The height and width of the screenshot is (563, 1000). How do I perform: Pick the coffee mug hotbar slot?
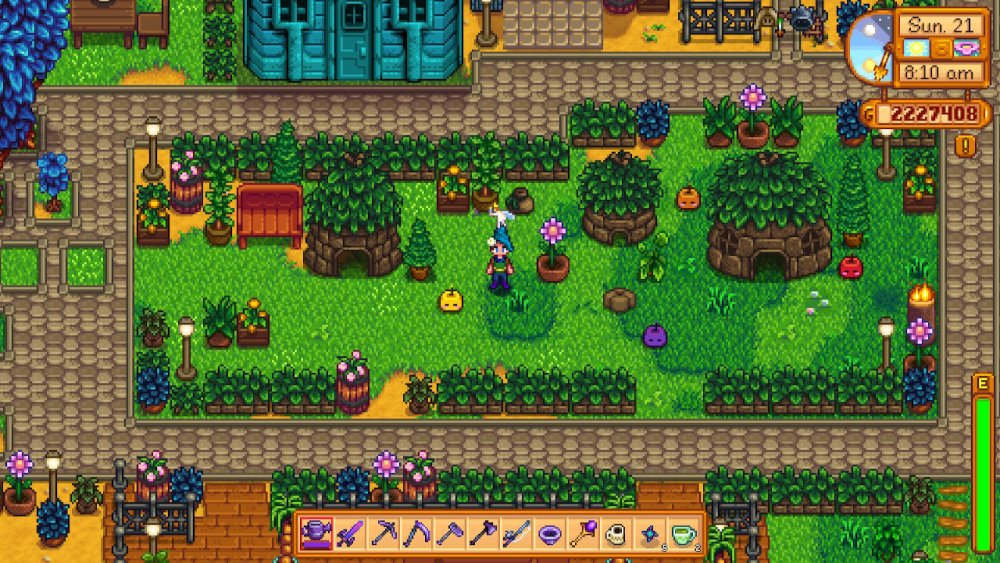pyautogui.click(x=615, y=533)
